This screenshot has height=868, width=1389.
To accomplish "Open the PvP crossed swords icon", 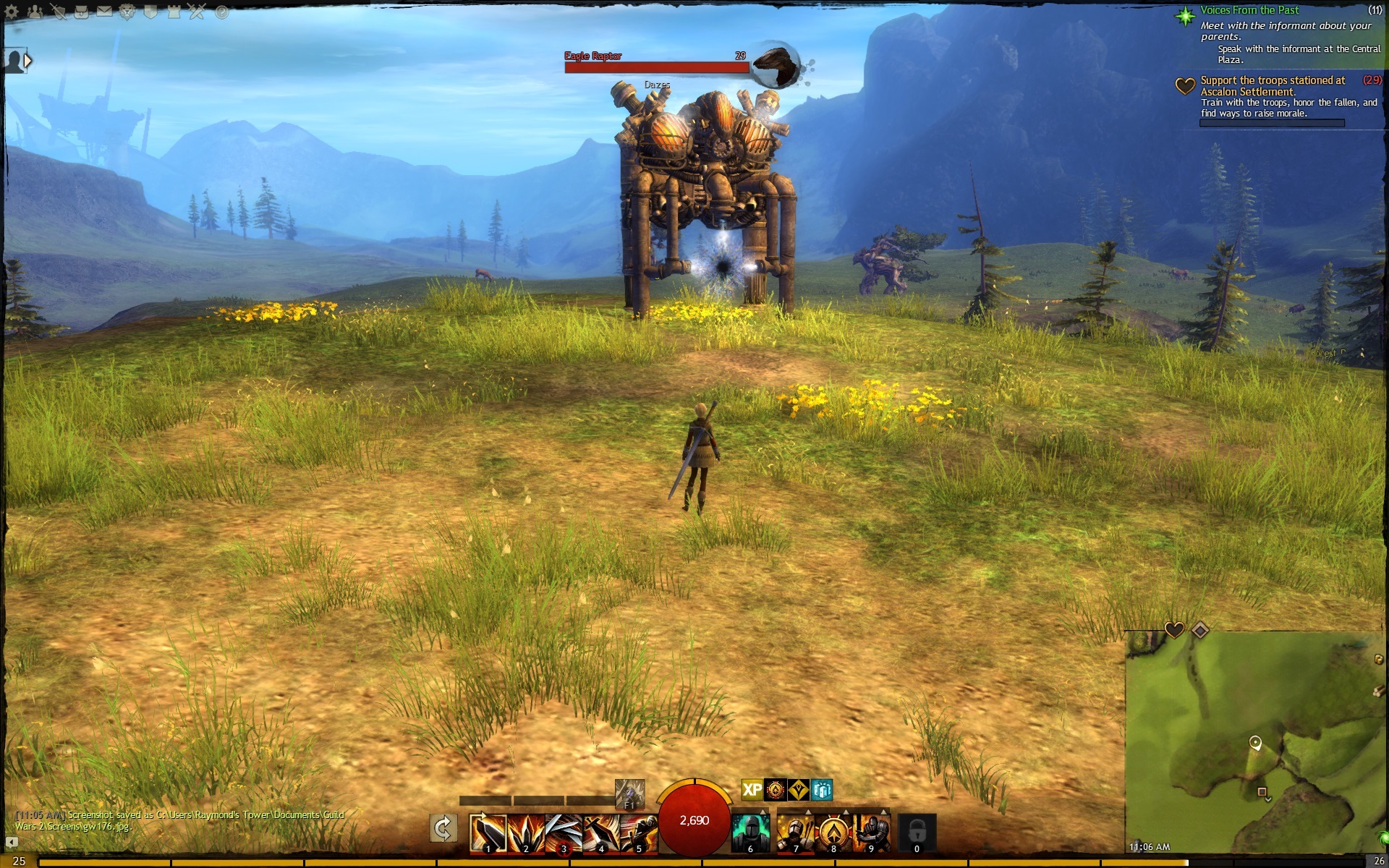I will click(x=197, y=12).
